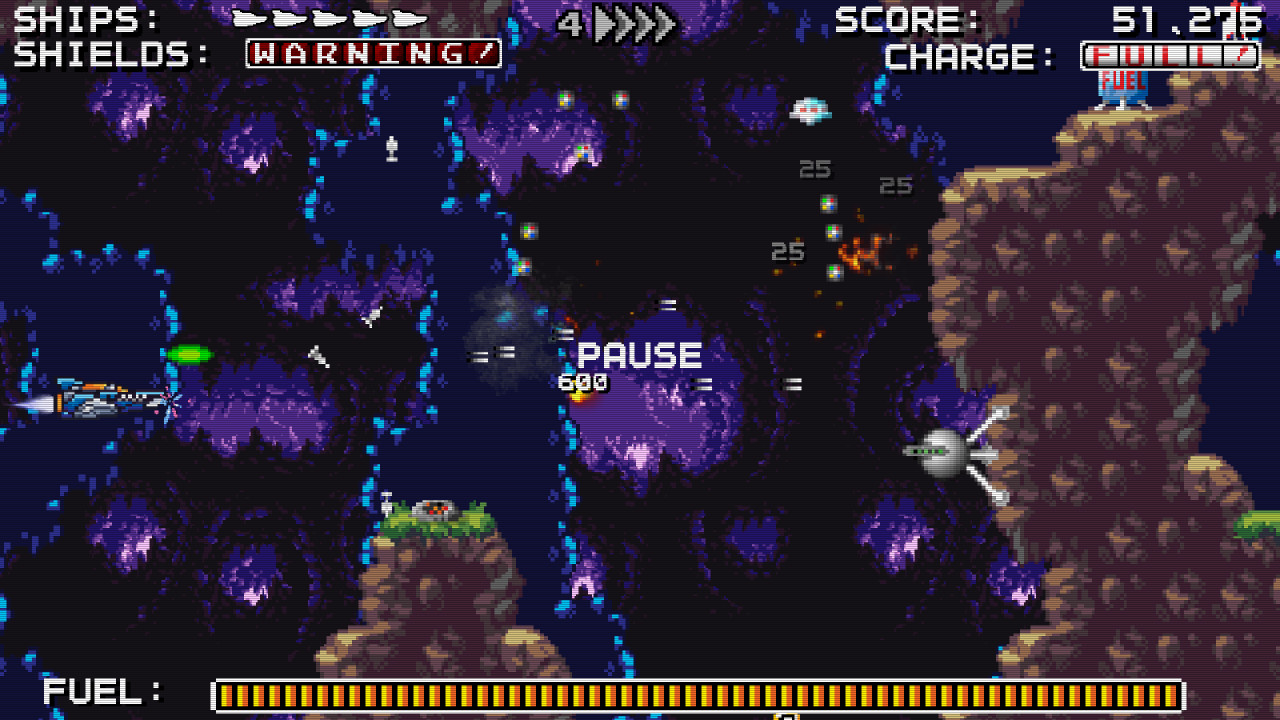The width and height of the screenshot is (1280, 720).
Task: Select the spiked satellite enemy near the right cliff
Action: point(945,453)
